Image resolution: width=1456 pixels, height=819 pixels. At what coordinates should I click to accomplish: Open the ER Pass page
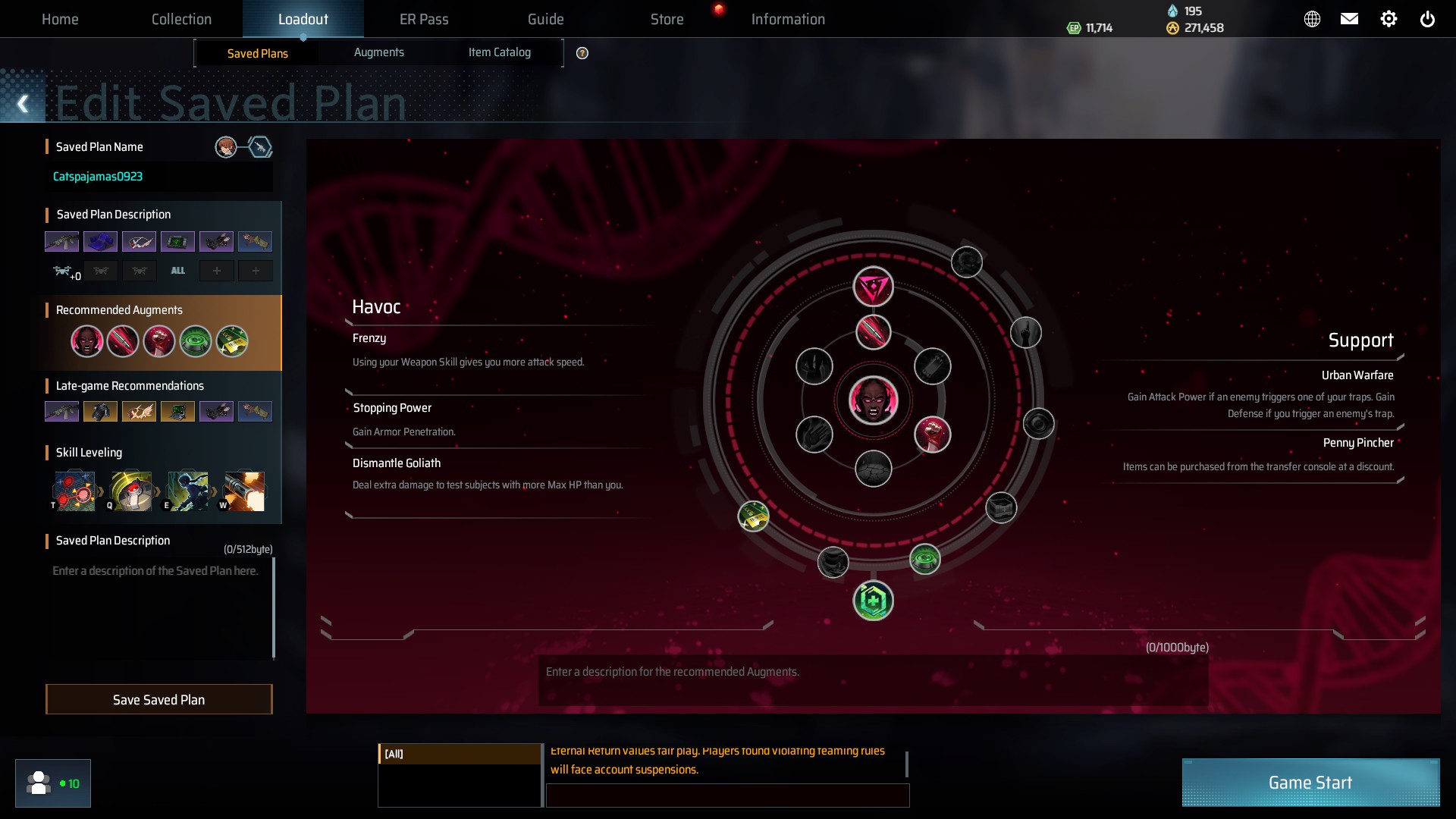424,19
